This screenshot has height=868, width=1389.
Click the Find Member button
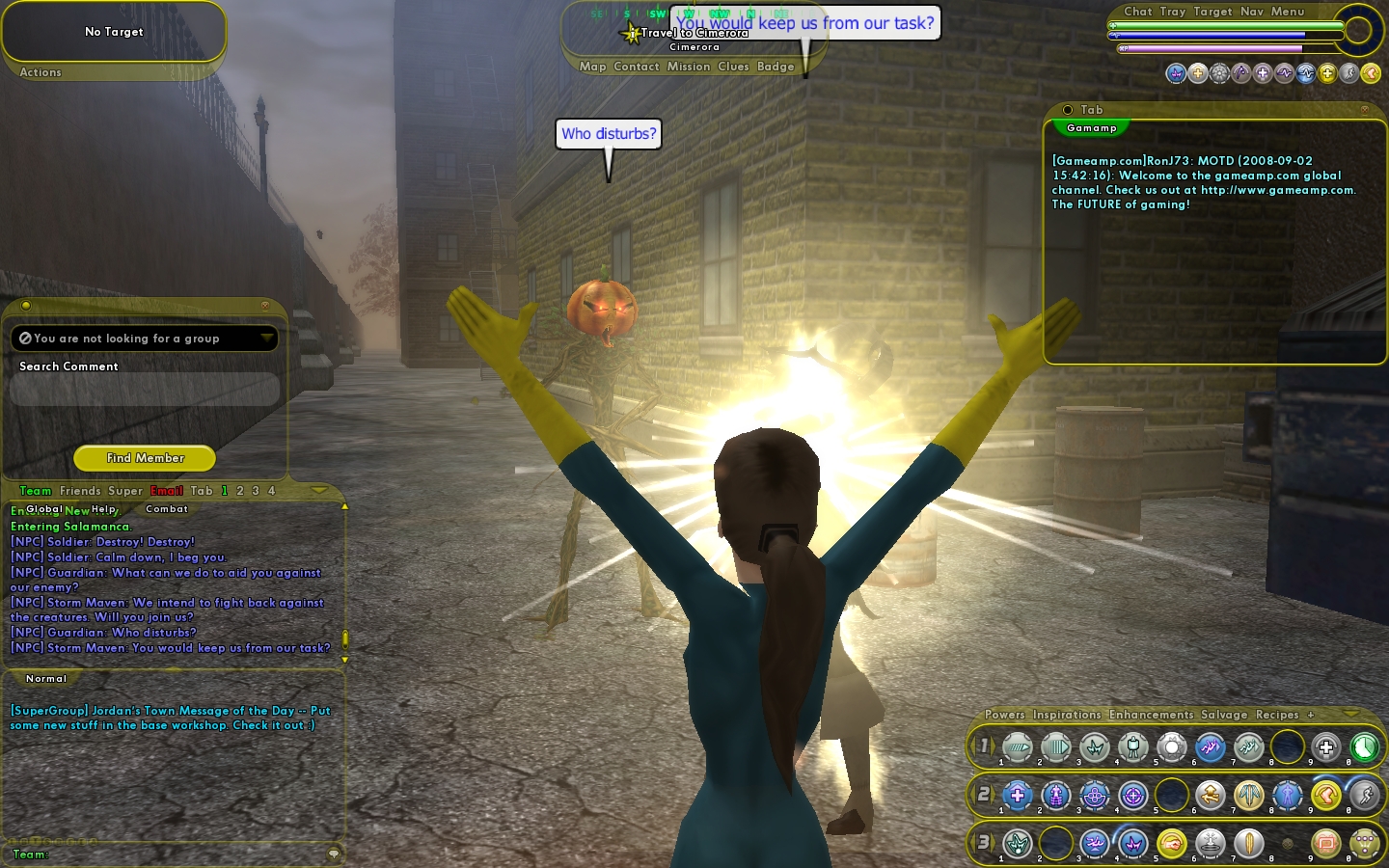[x=145, y=458]
